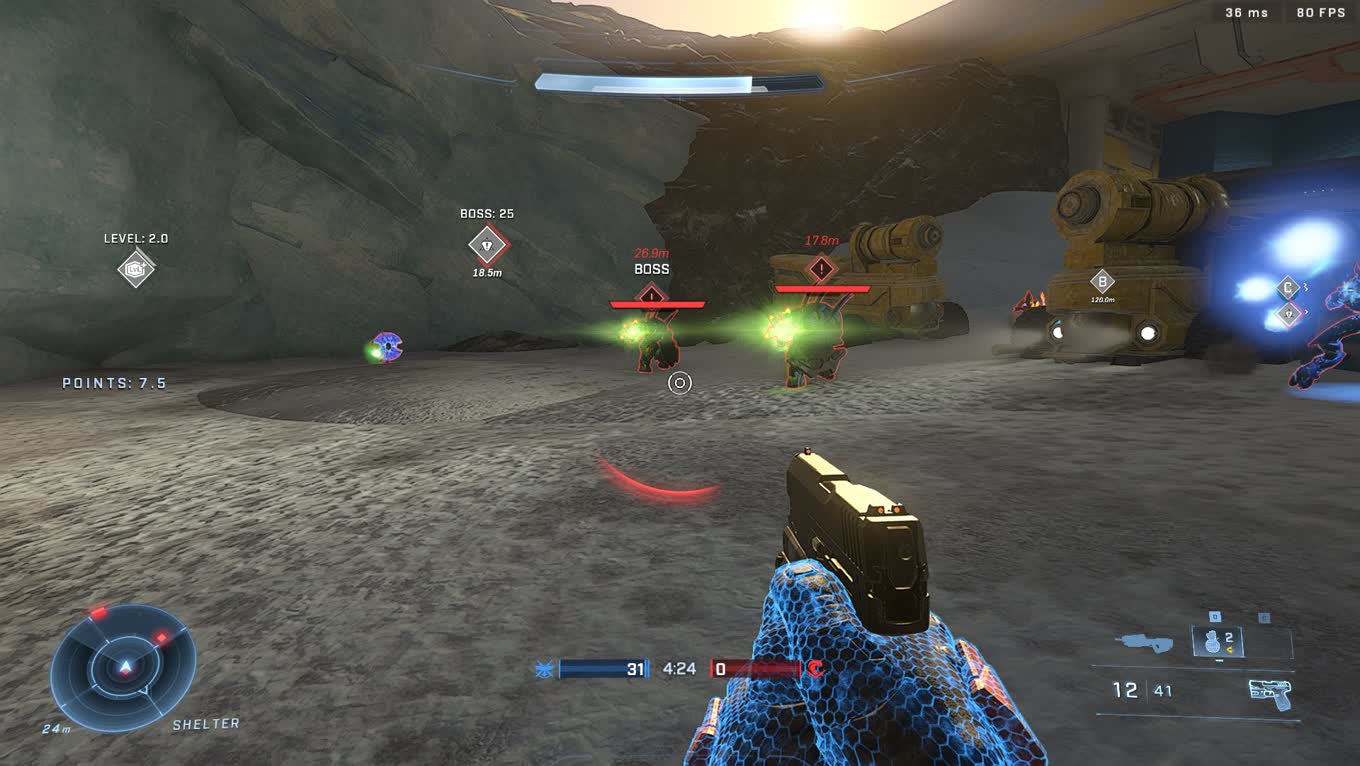Viewport: 1360px width, 766px height.
Task: Target the red BOSS enemy alert marker
Action: (x=652, y=294)
